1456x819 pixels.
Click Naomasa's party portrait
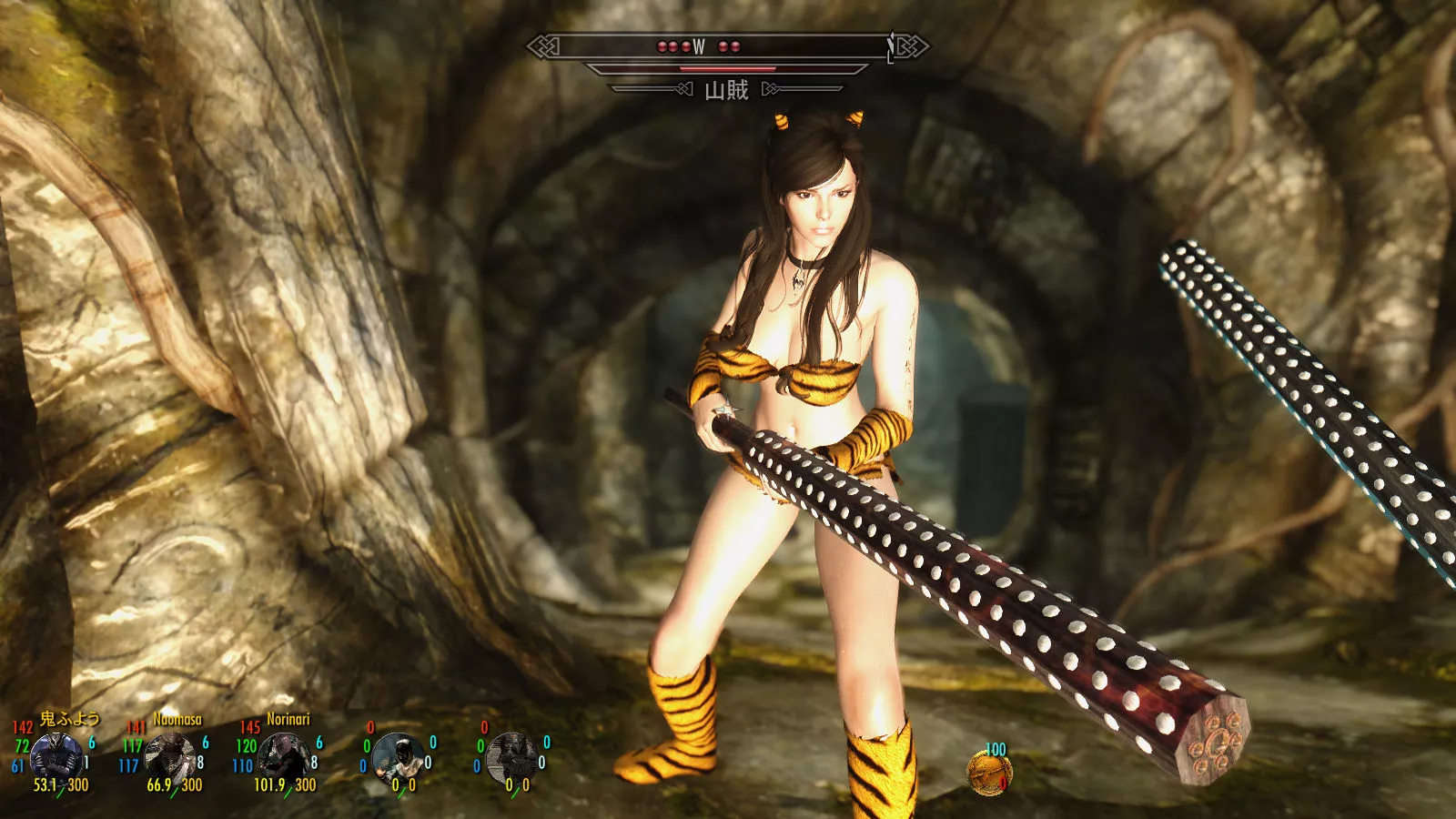tap(170, 756)
